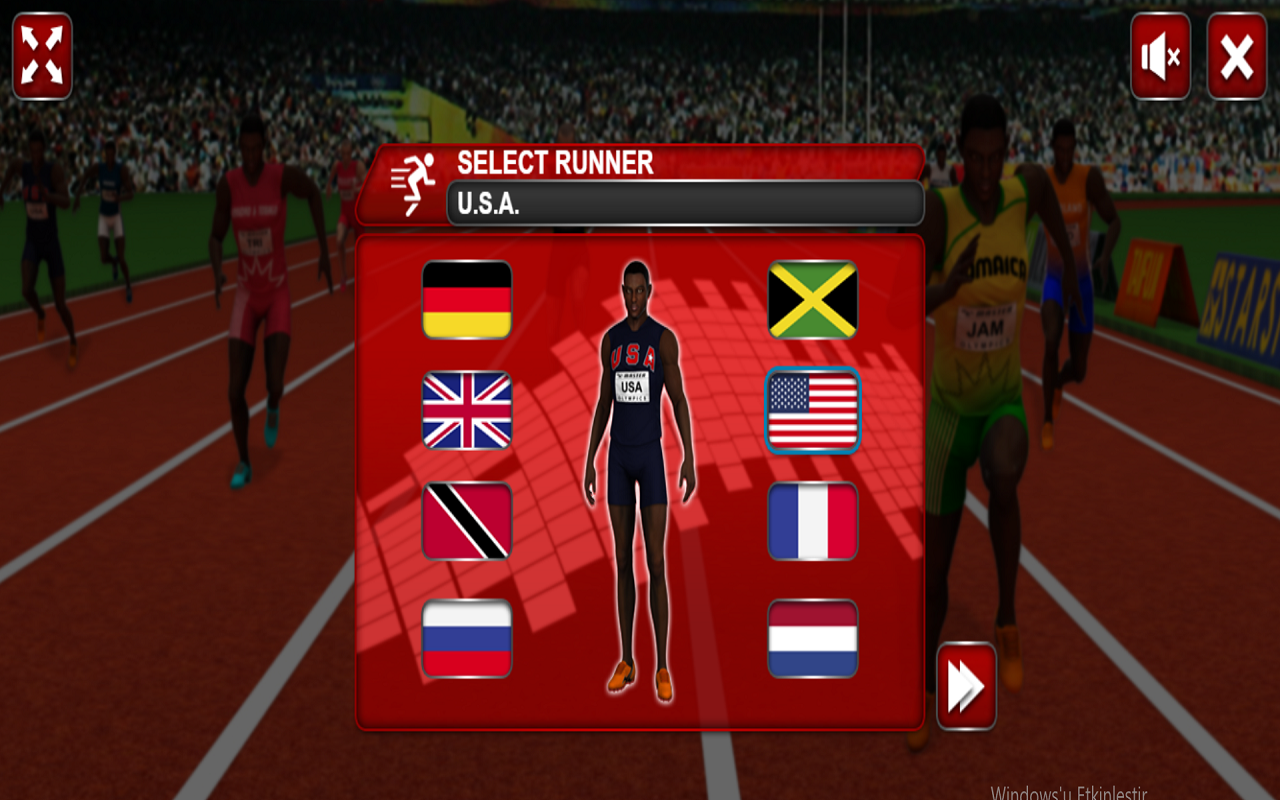Select the United Kingdom flag
The height and width of the screenshot is (800, 1280).
tap(466, 411)
